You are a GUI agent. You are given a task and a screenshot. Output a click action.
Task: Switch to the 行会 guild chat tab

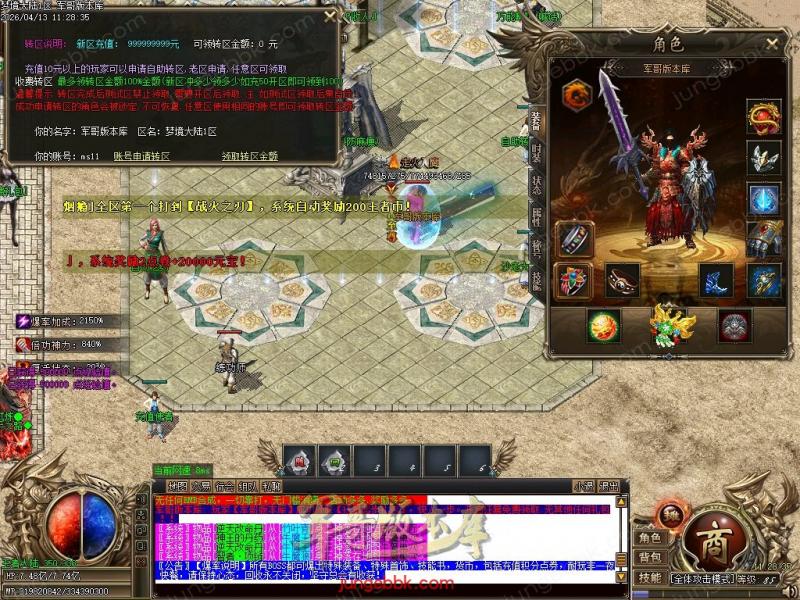coord(225,486)
